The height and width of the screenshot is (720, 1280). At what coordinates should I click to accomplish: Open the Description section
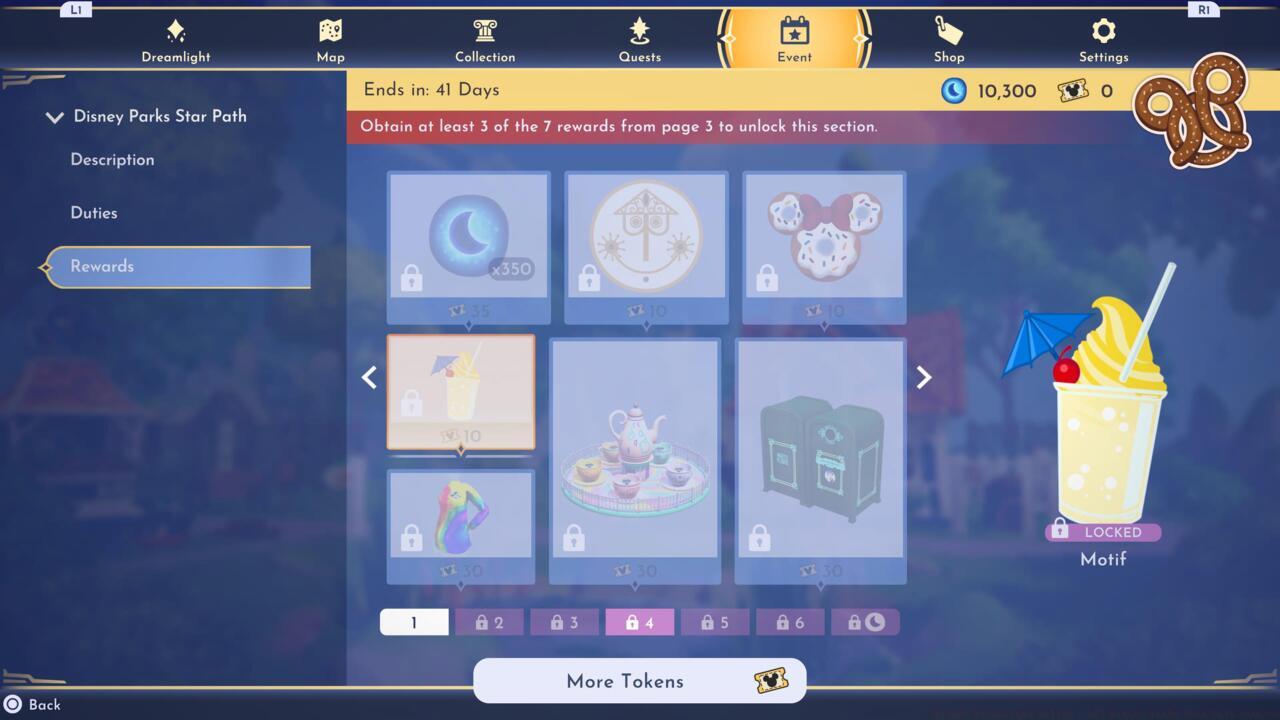click(112, 160)
